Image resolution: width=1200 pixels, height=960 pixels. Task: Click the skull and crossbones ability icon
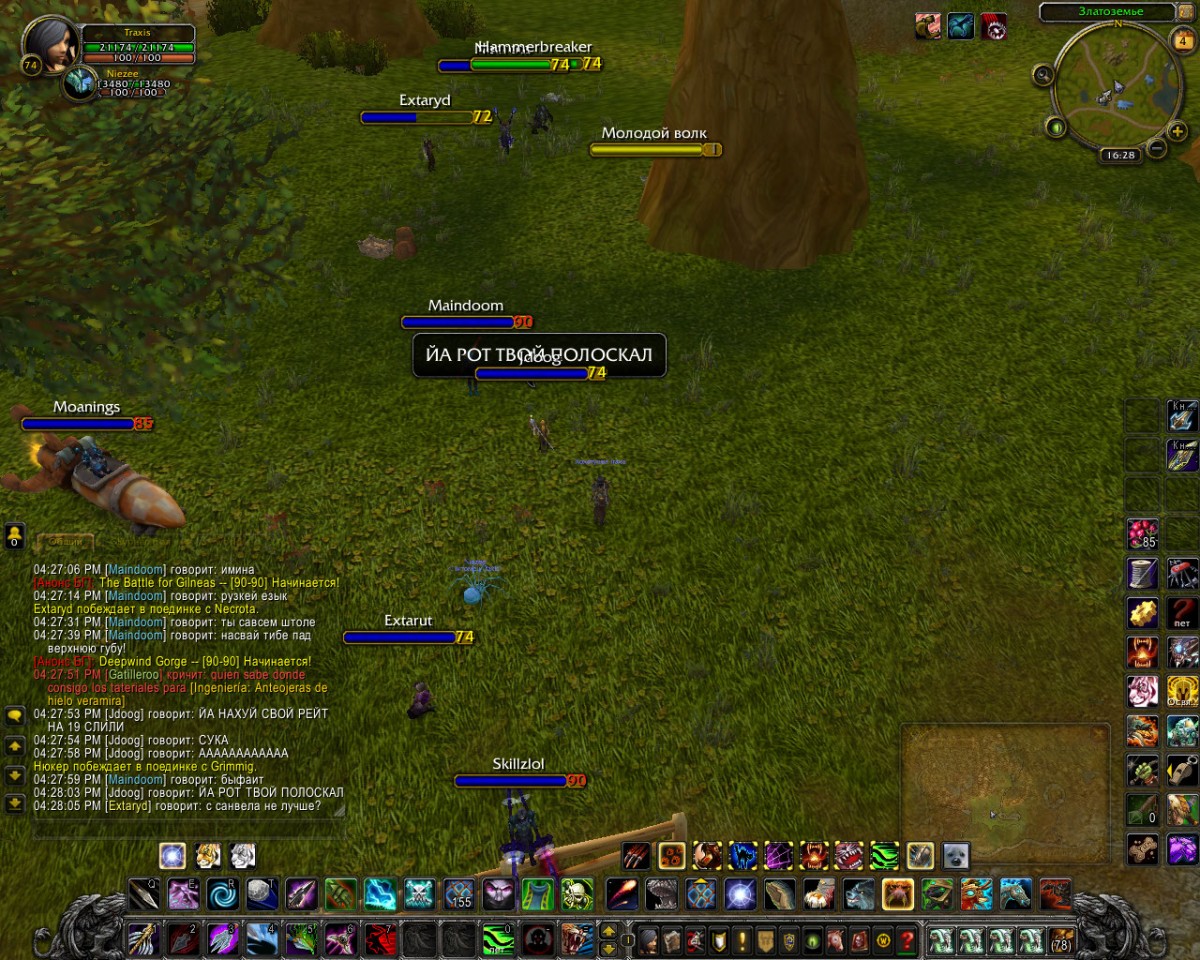point(419,893)
